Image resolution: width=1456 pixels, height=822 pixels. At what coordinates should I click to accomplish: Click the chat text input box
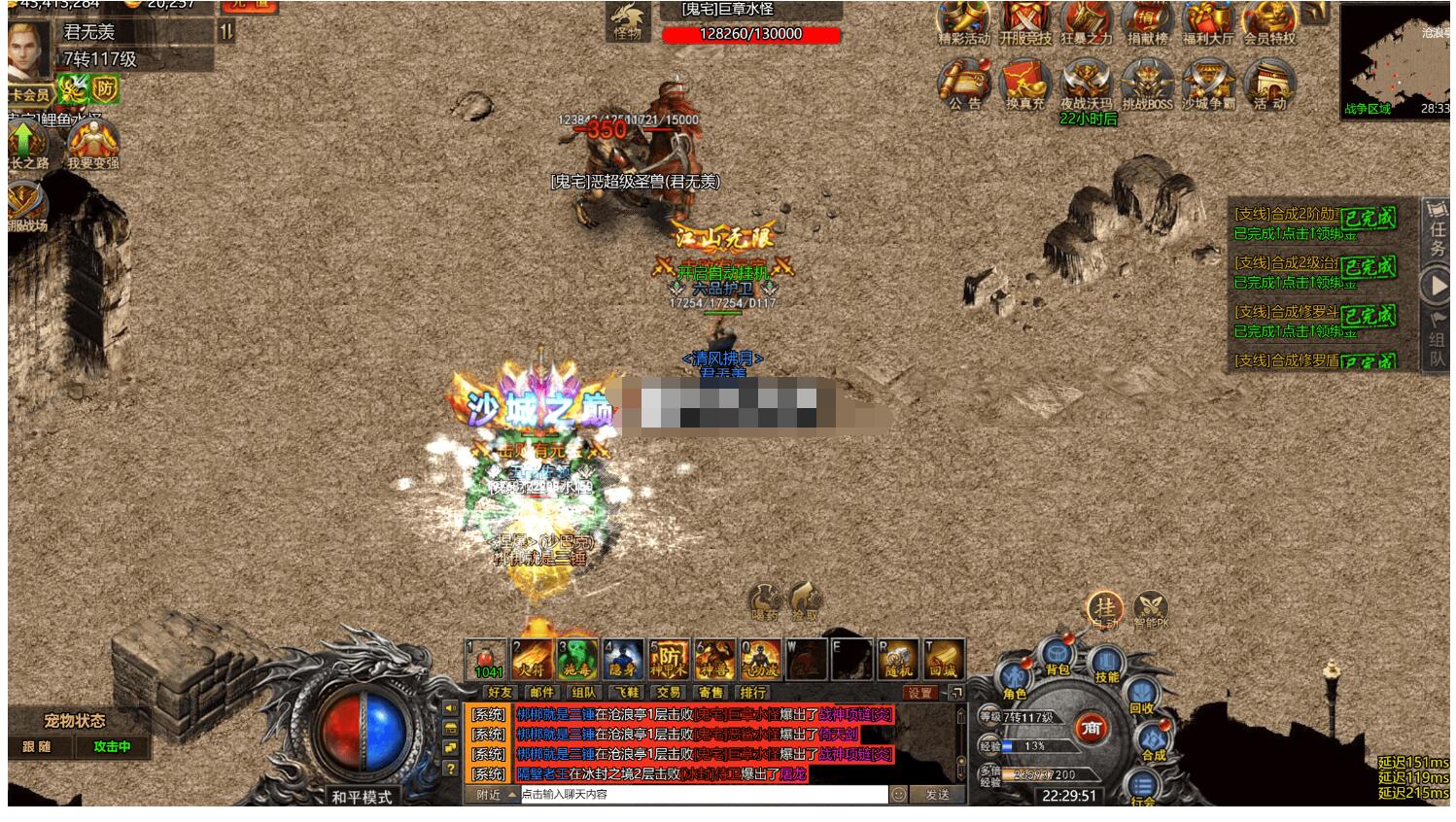click(x=704, y=795)
